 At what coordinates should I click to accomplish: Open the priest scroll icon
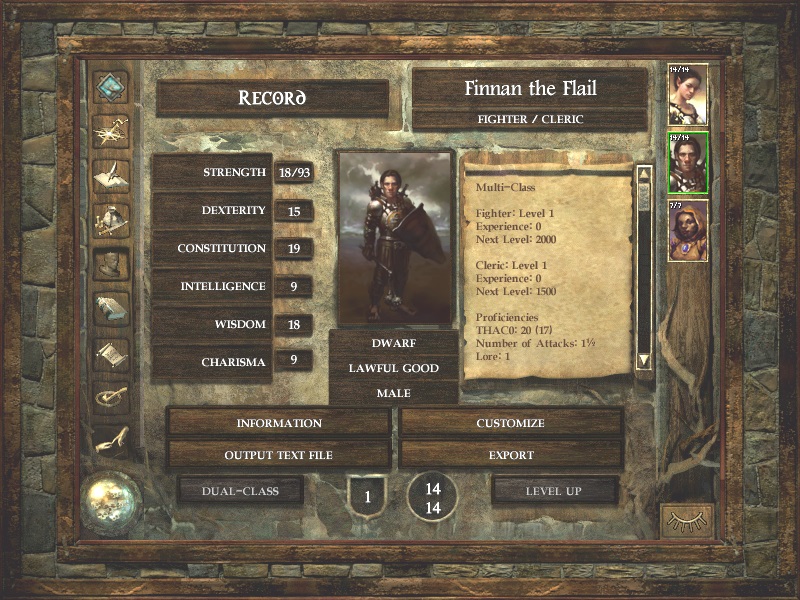[x=111, y=351]
